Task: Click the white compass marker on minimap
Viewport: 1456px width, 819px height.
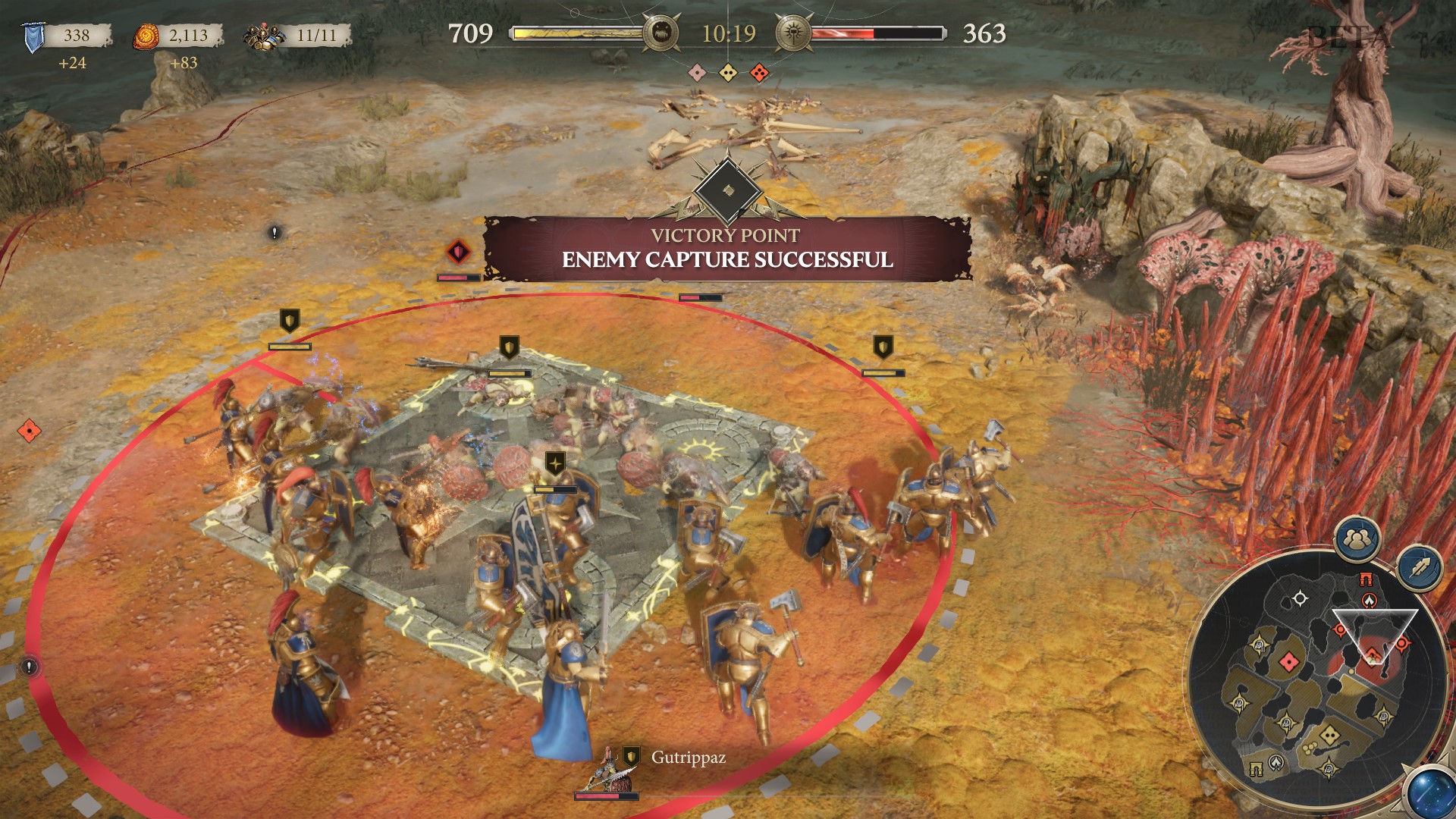Action: 1300,598
